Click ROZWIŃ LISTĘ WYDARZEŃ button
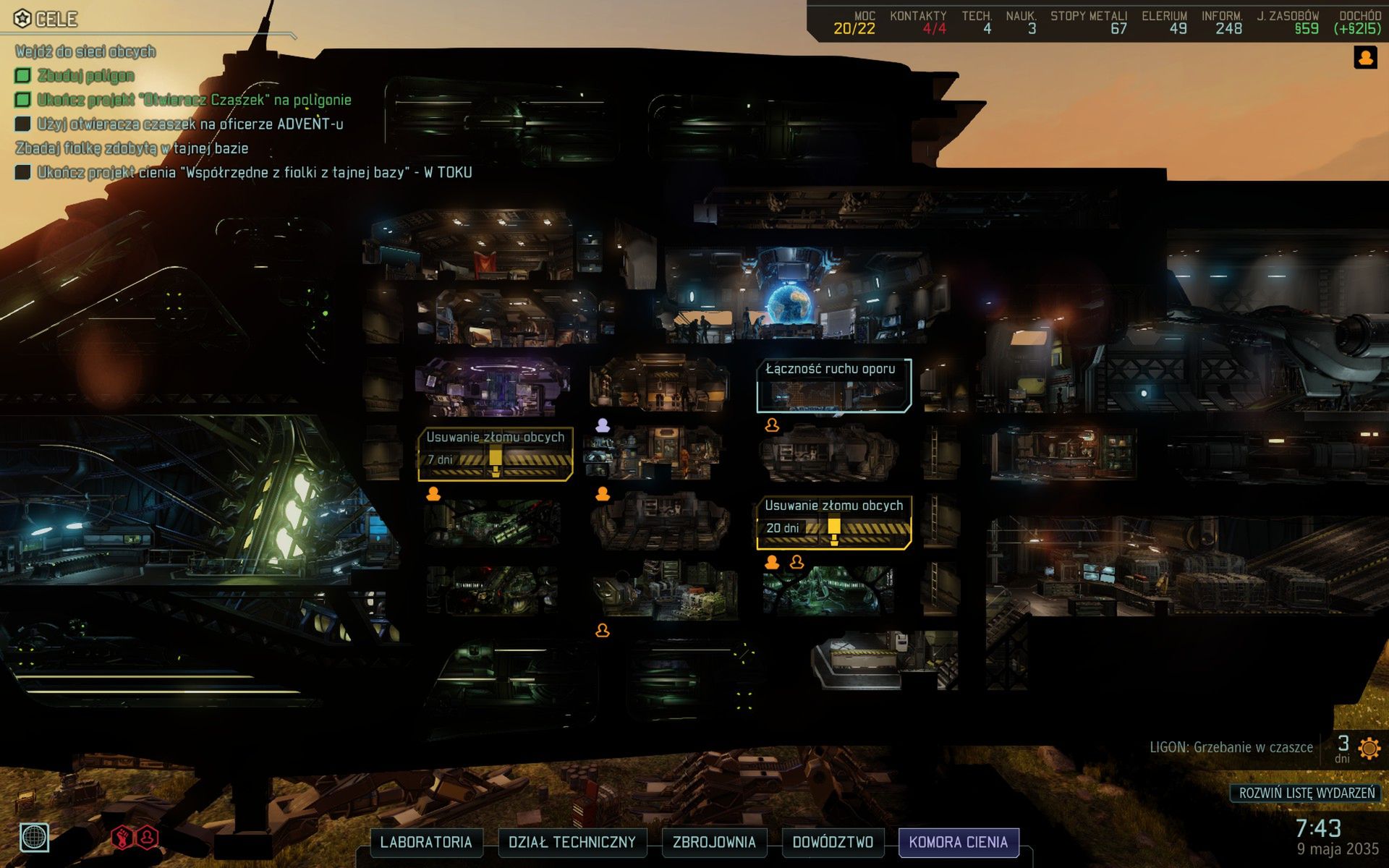Image resolution: width=1389 pixels, height=868 pixels. click(1307, 793)
